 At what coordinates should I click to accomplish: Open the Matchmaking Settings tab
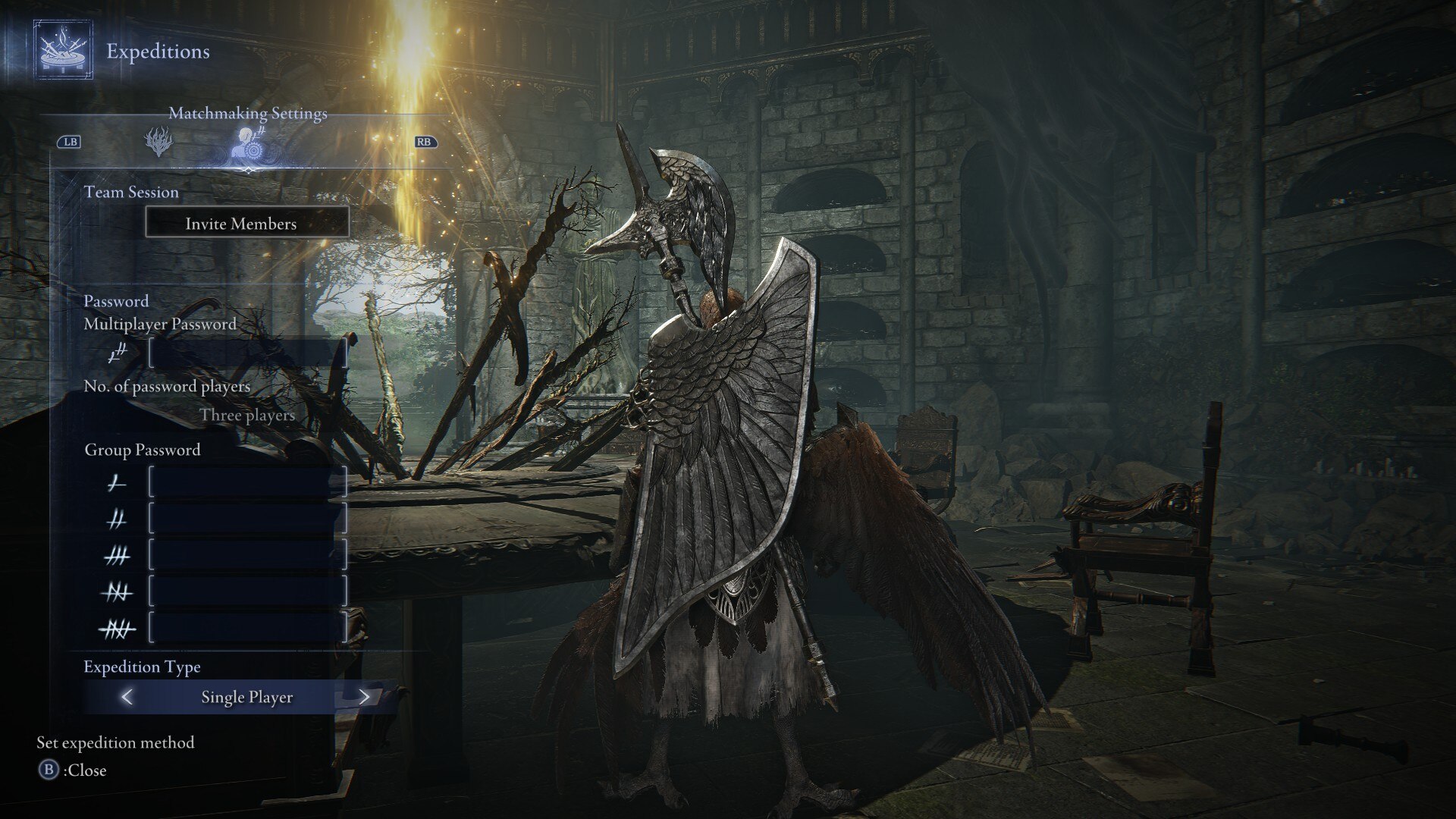point(248,142)
